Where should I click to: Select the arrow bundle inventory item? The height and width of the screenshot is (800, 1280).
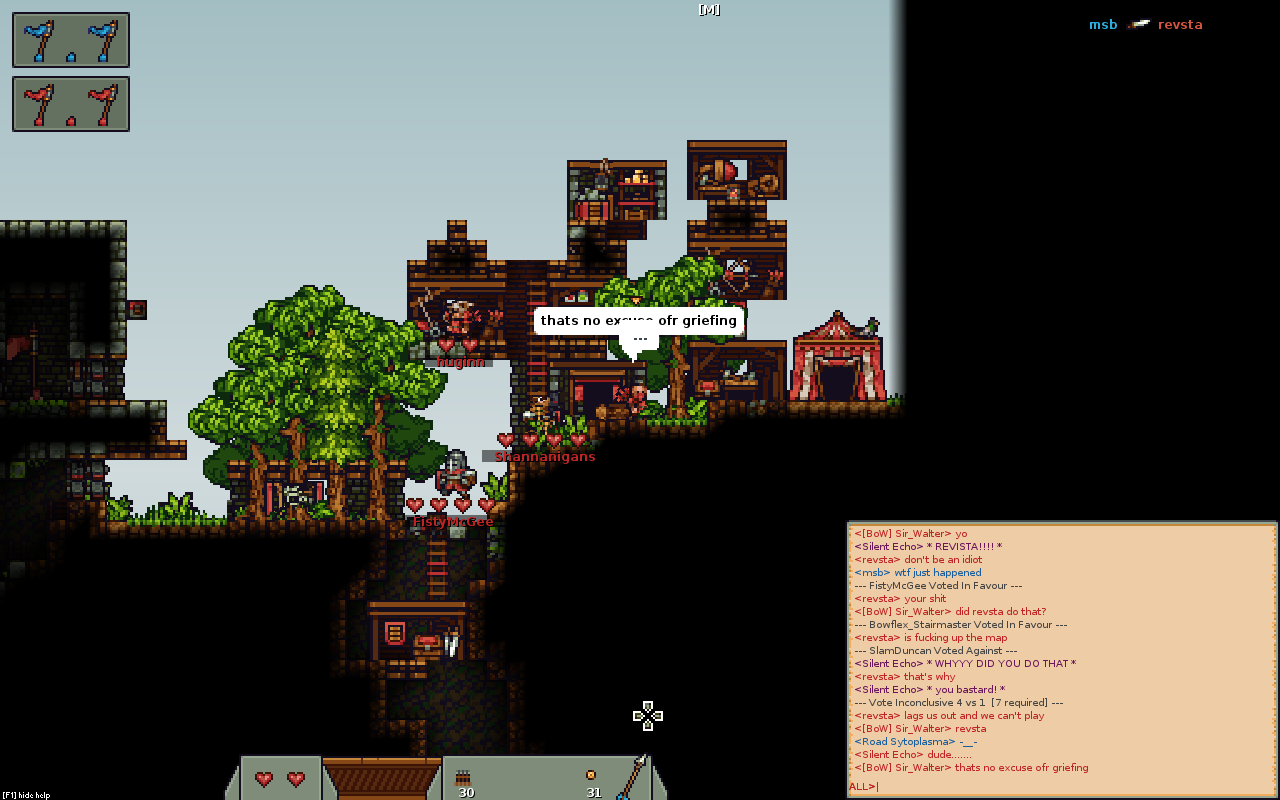(x=464, y=776)
